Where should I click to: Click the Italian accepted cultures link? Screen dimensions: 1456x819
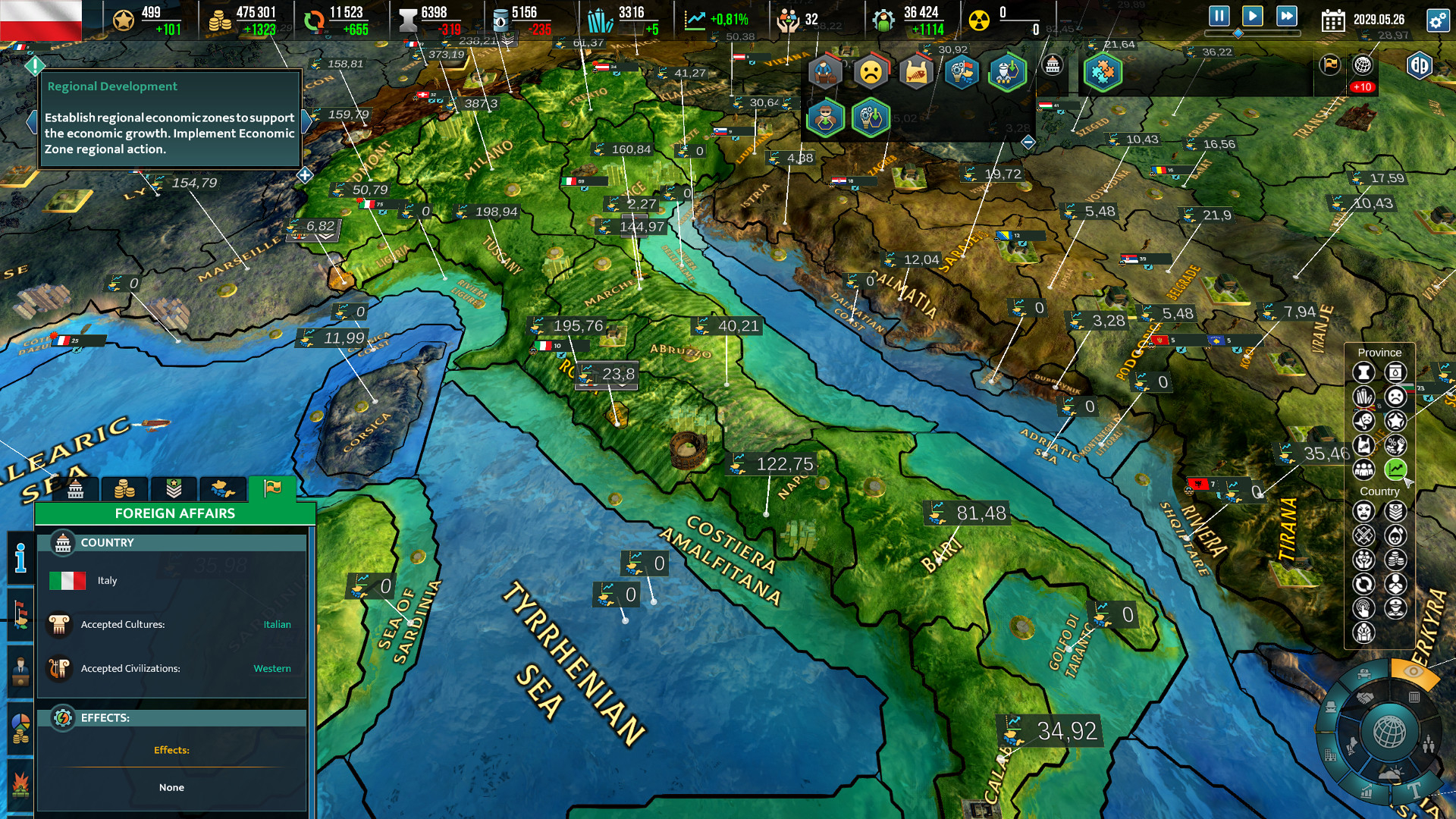(278, 624)
